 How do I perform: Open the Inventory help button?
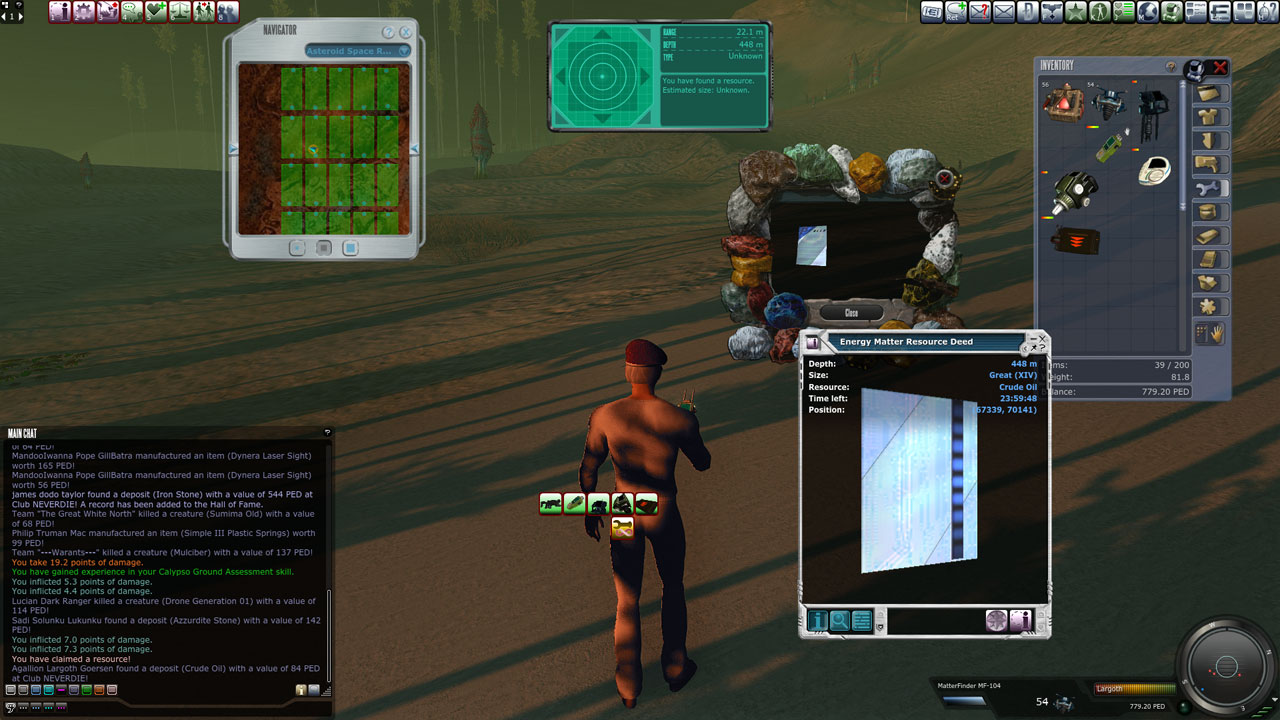click(1171, 67)
